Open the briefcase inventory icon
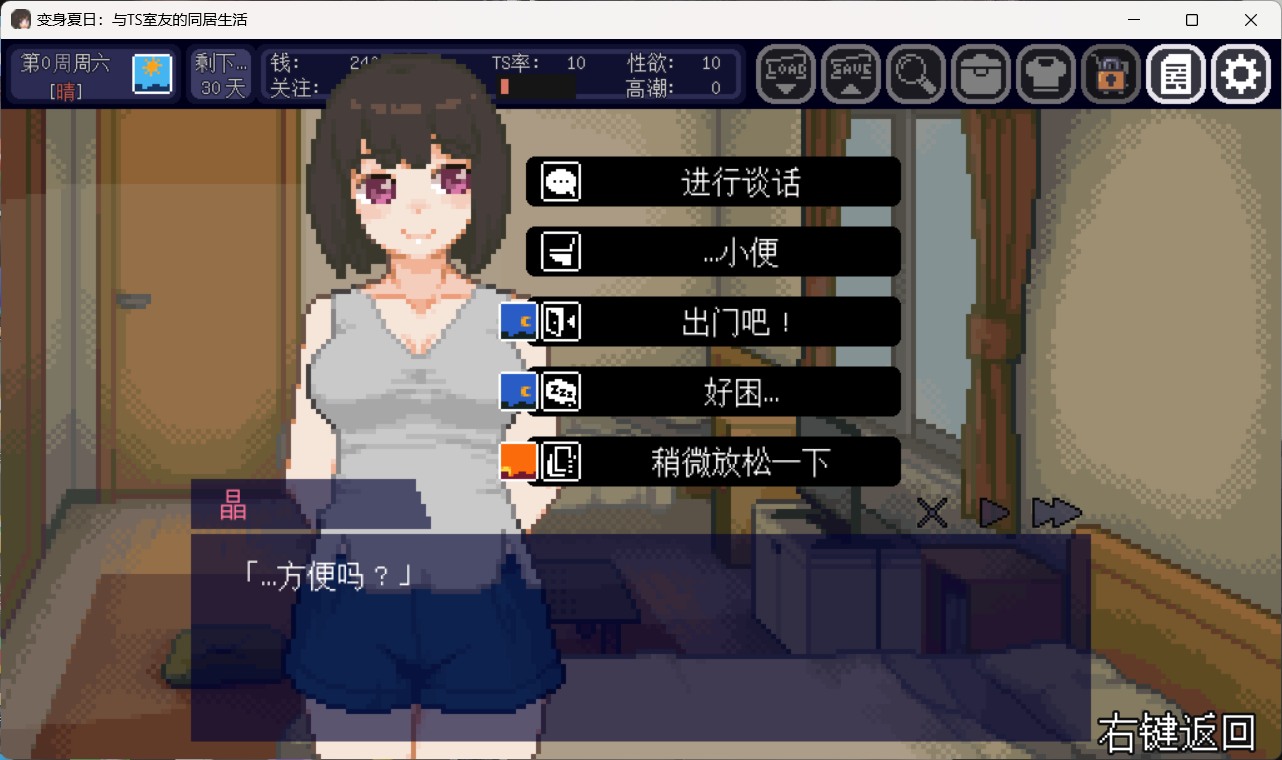1282x760 pixels. pos(980,74)
